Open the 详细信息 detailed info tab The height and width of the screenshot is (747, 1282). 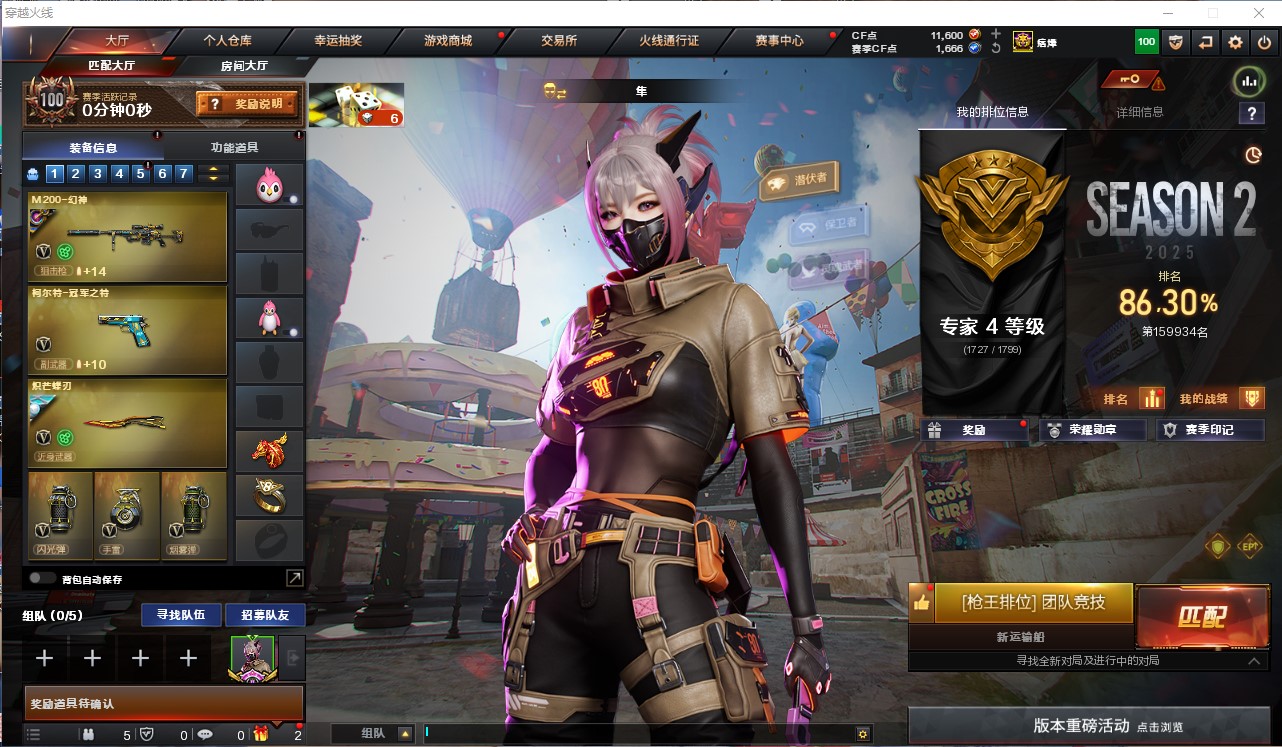pyautogui.click(x=1140, y=112)
